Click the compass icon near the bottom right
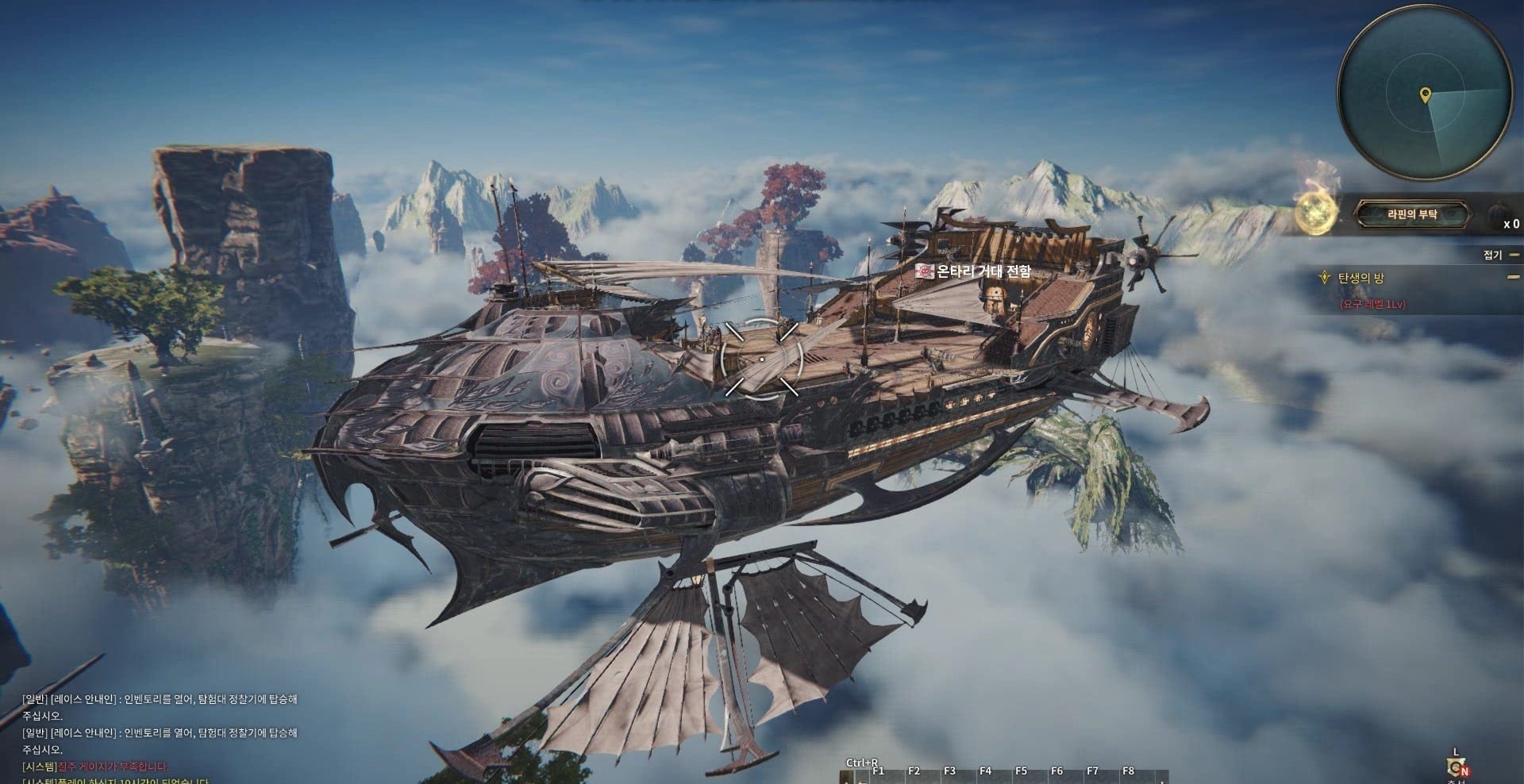Image resolution: width=1524 pixels, height=784 pixels. click(x=1455, y=767)
